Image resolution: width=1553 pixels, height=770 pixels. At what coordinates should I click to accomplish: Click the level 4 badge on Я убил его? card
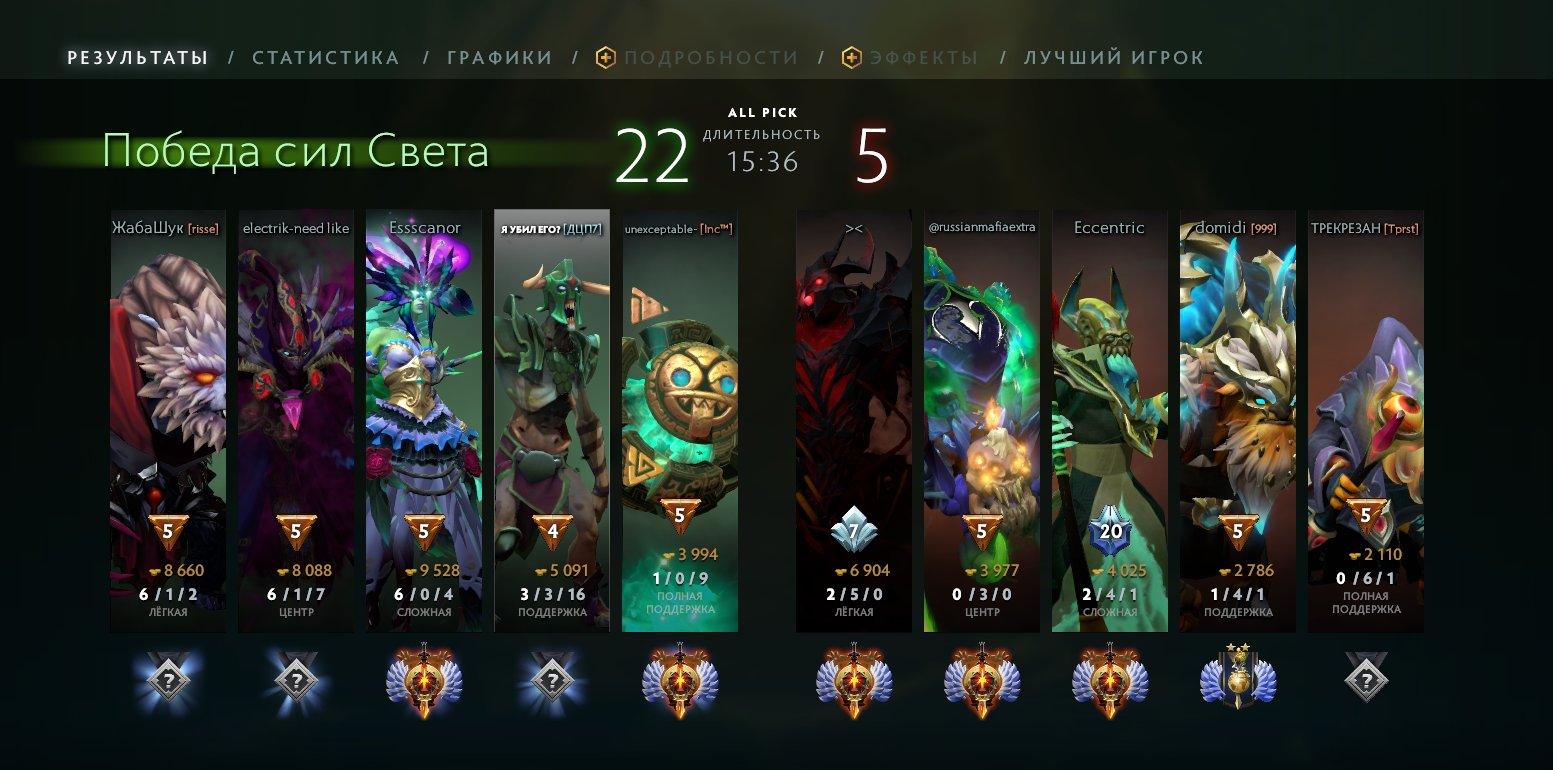point(551,533)
